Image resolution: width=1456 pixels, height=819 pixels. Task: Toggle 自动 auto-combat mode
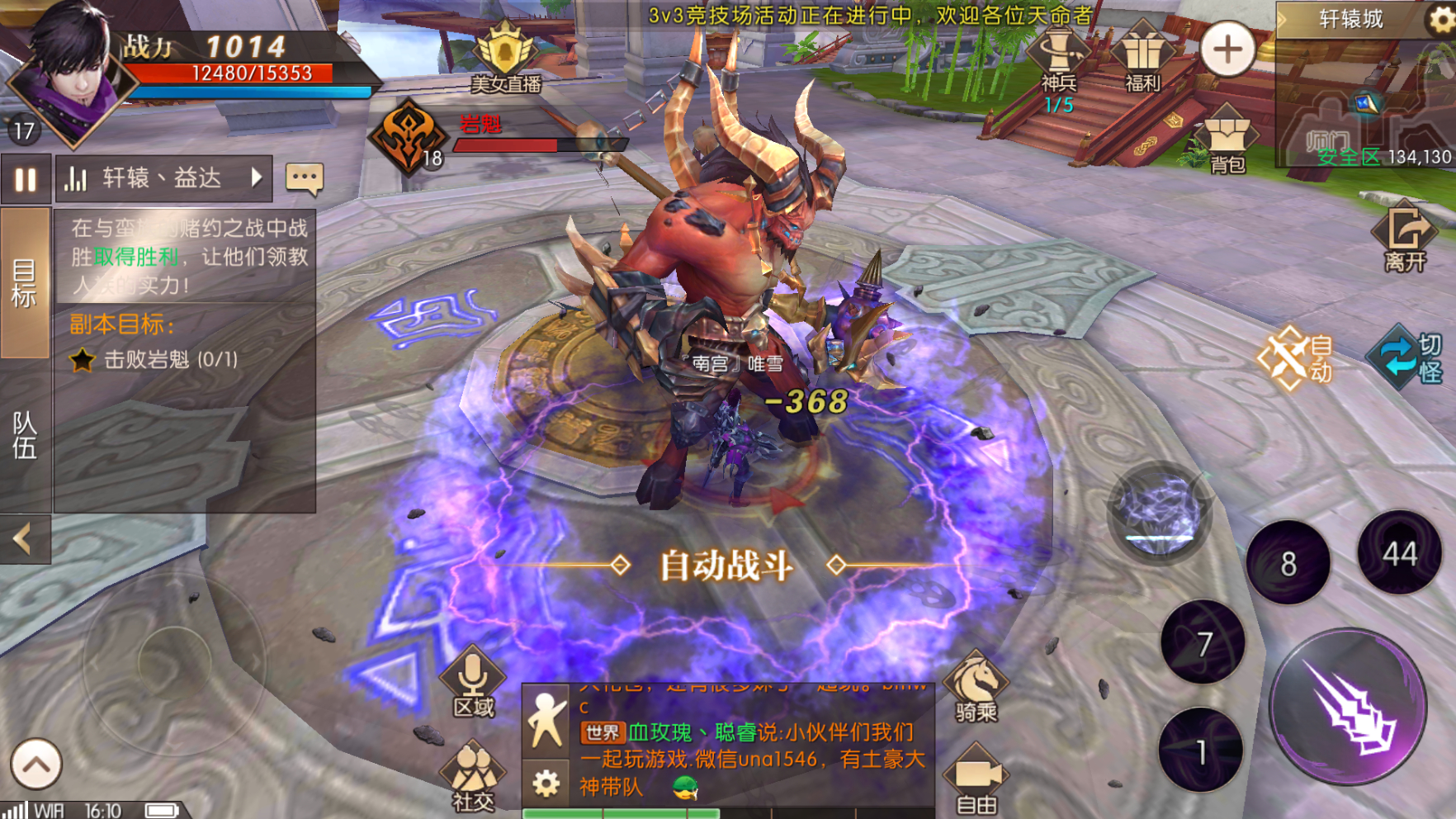pyautogui.click(x=1294, y=359)
